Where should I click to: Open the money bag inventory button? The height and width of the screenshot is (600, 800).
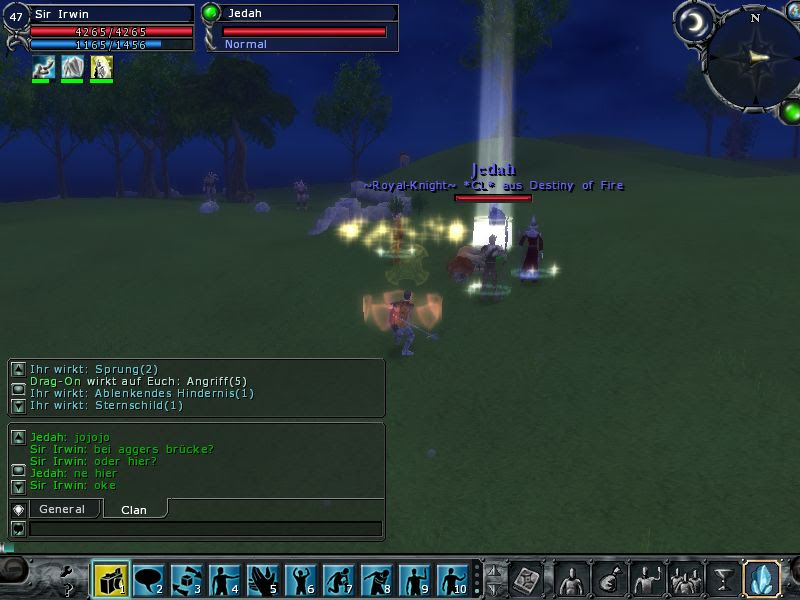607,579
